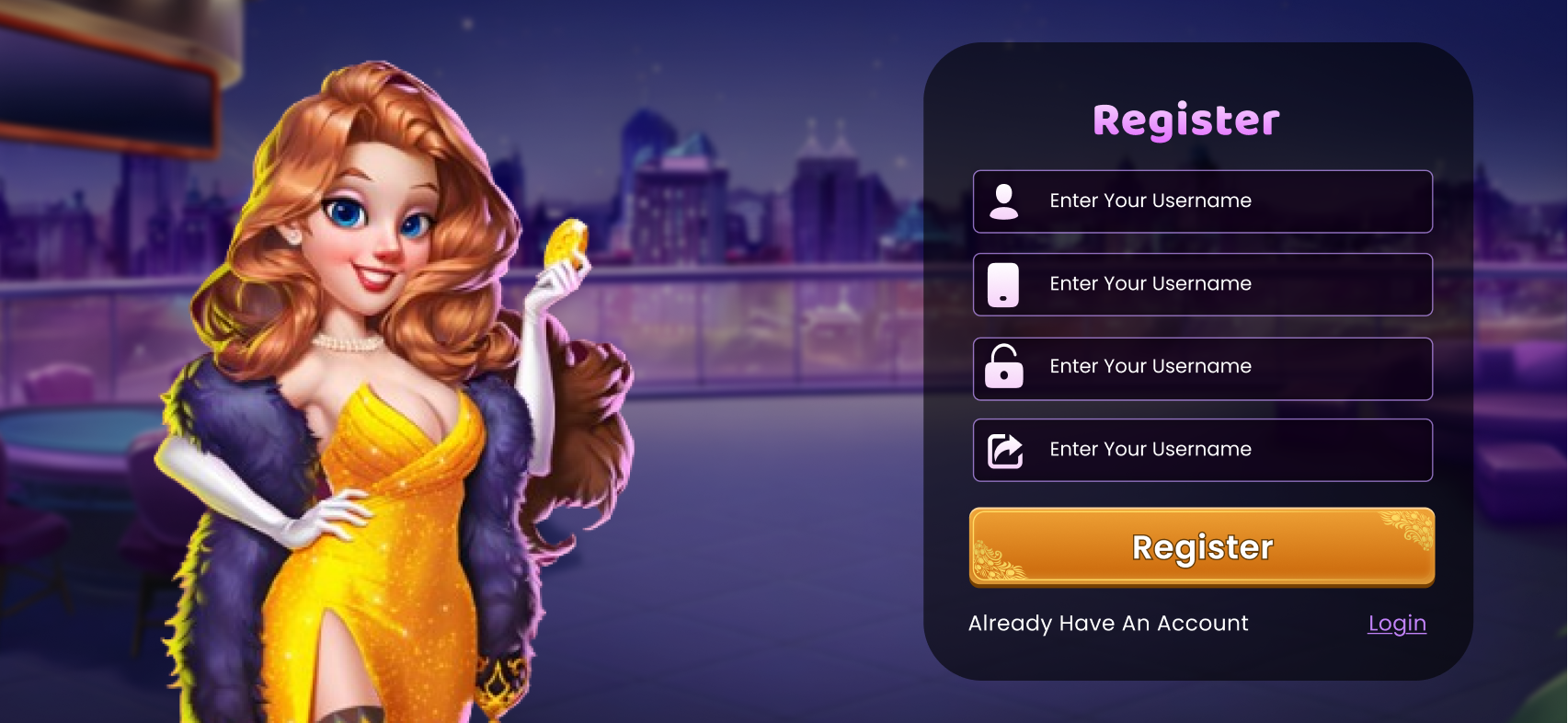This screenshot has height=723, width=1568.
Task: Click the text Already Have An Account
Action: (1108, 624)
